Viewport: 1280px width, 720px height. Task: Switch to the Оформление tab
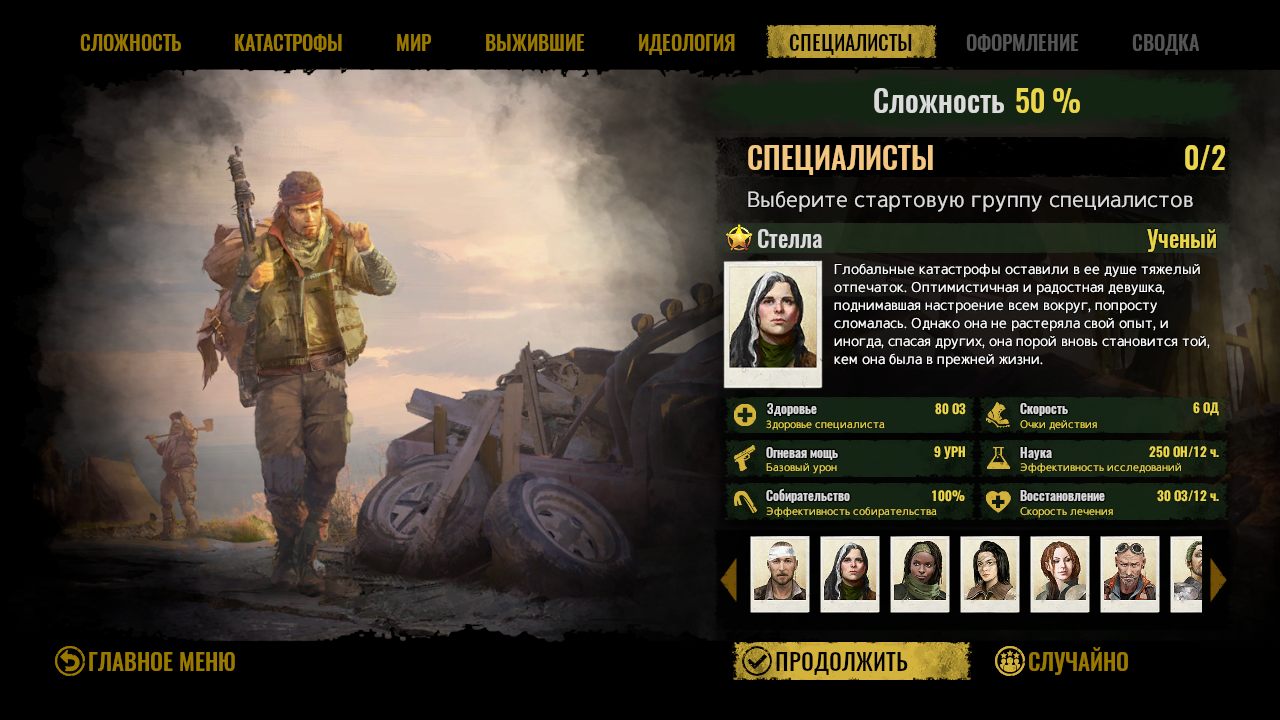click(x=1022, y=43)
